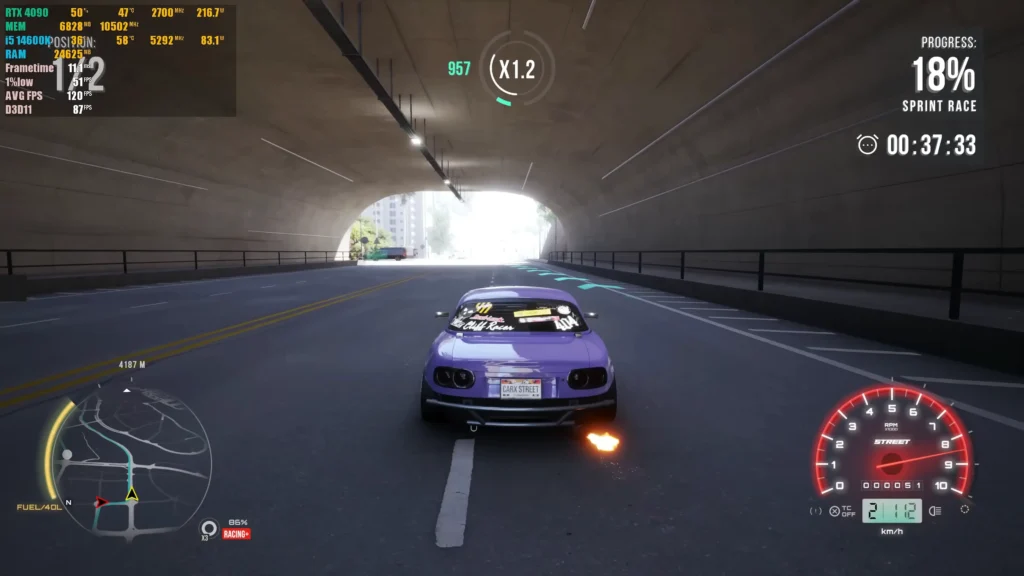This screenshot has width=1024, height=576.
Task: Open the circular minimap
Action: pos(130,462)
